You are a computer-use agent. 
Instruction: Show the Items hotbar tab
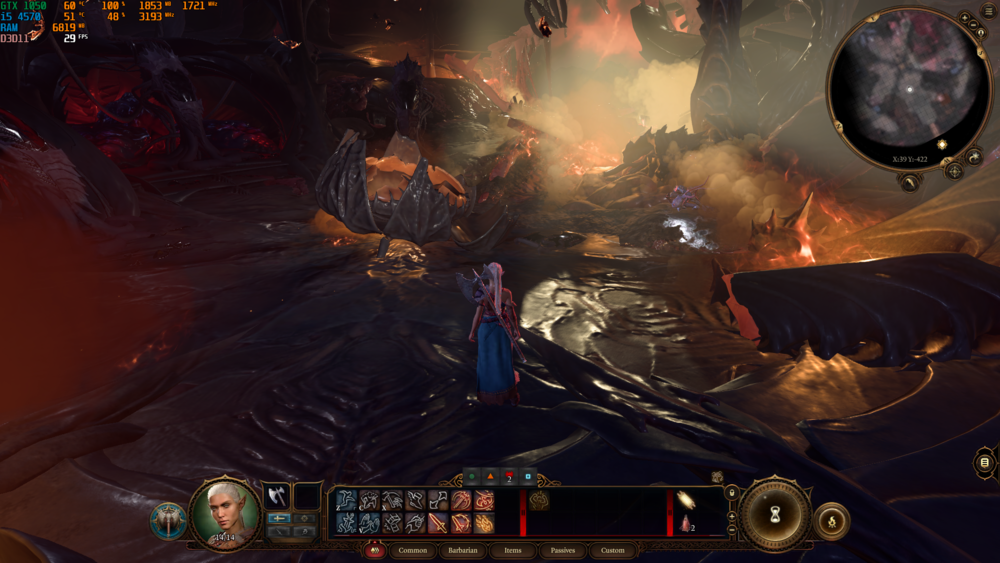point(512,551)
